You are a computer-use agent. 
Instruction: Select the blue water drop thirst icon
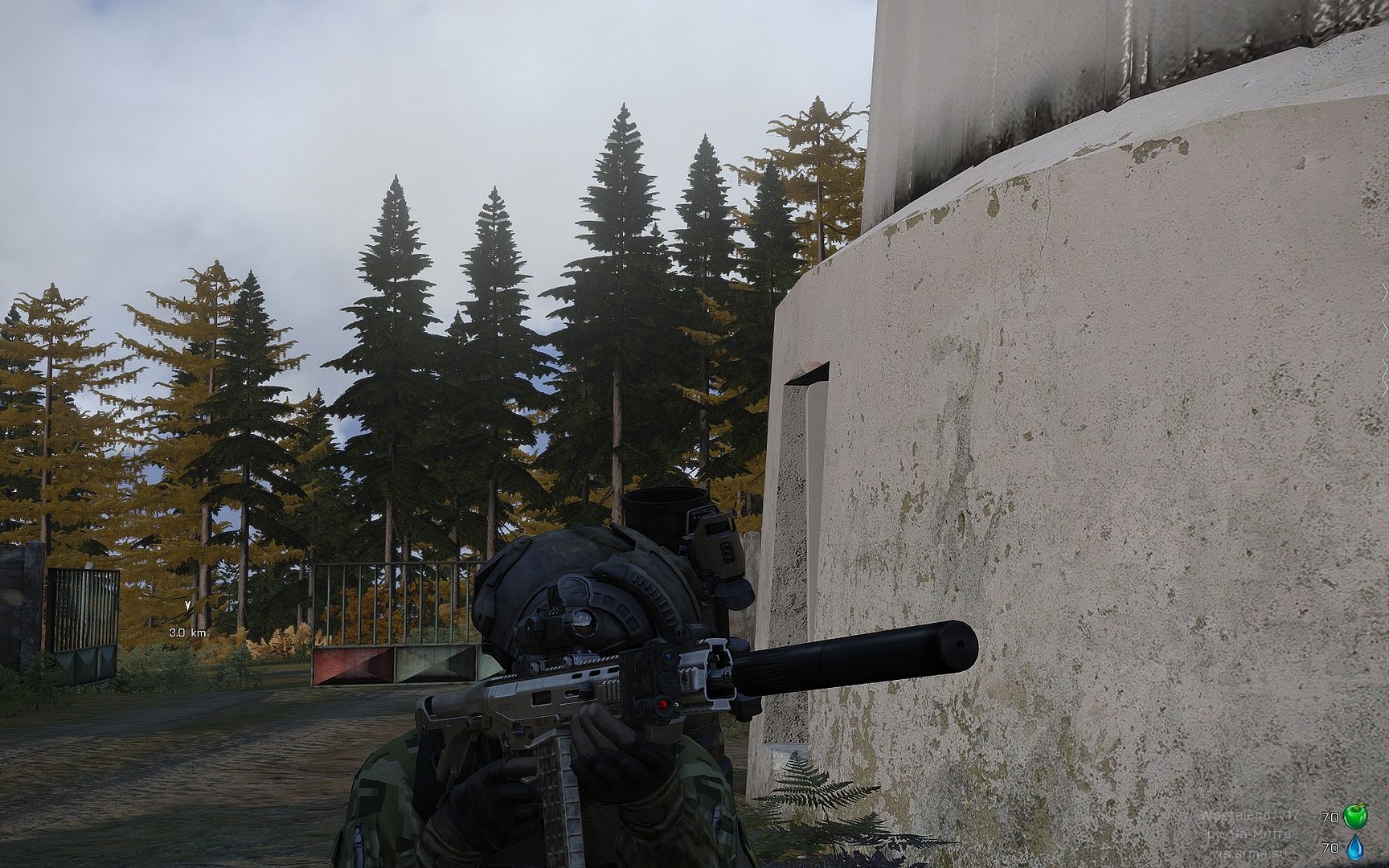1355,848
